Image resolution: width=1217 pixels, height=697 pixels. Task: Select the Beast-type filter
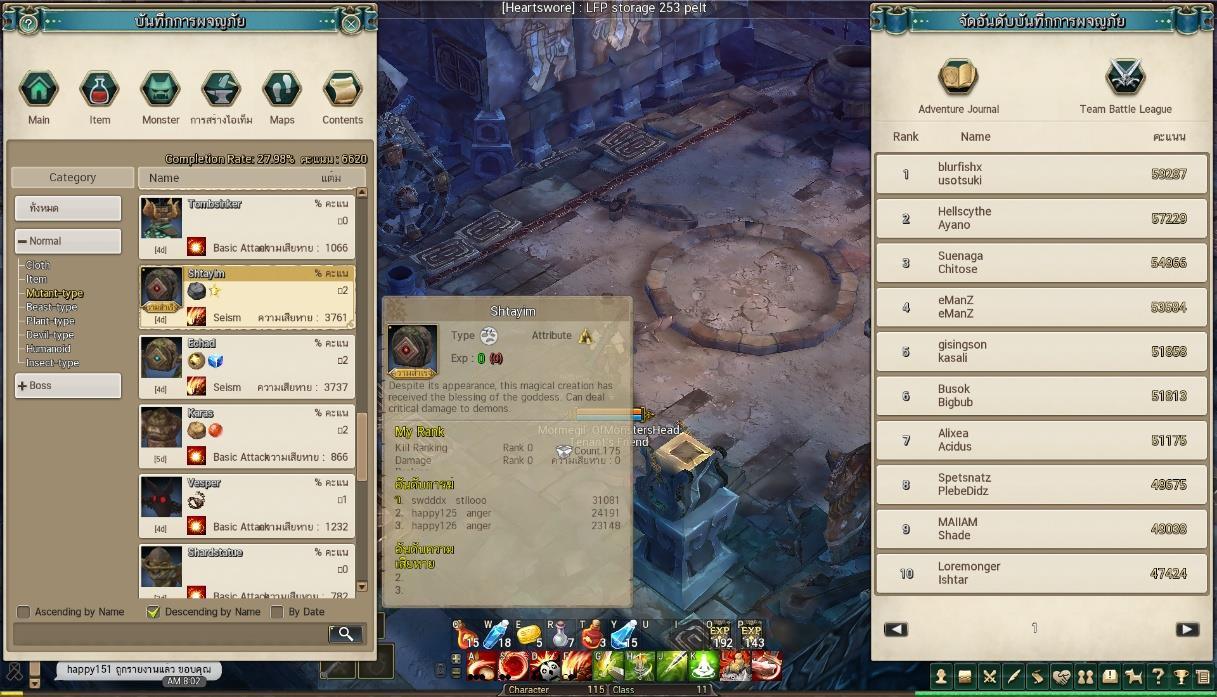(x=51, y=308)
